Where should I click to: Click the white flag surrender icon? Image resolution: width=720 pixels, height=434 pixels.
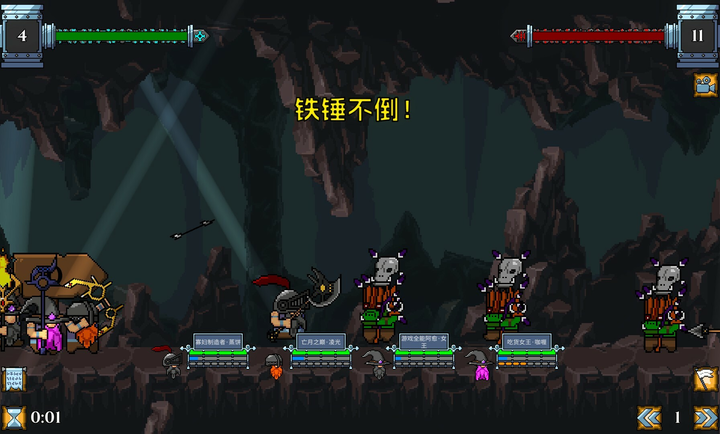point(706,380)
